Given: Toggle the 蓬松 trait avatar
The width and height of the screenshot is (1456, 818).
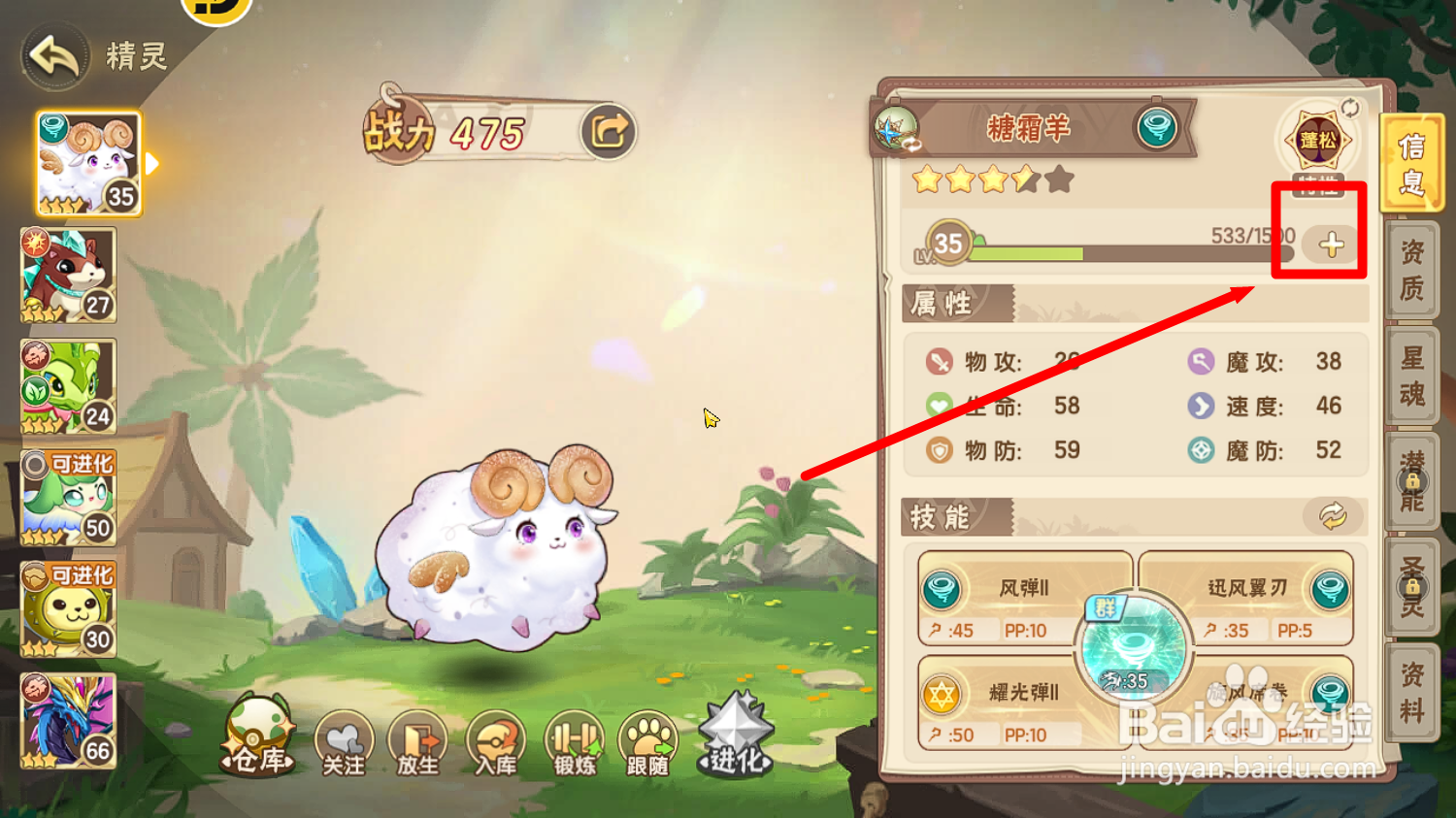Looking at the screenshot, I should pos(1316,141).
